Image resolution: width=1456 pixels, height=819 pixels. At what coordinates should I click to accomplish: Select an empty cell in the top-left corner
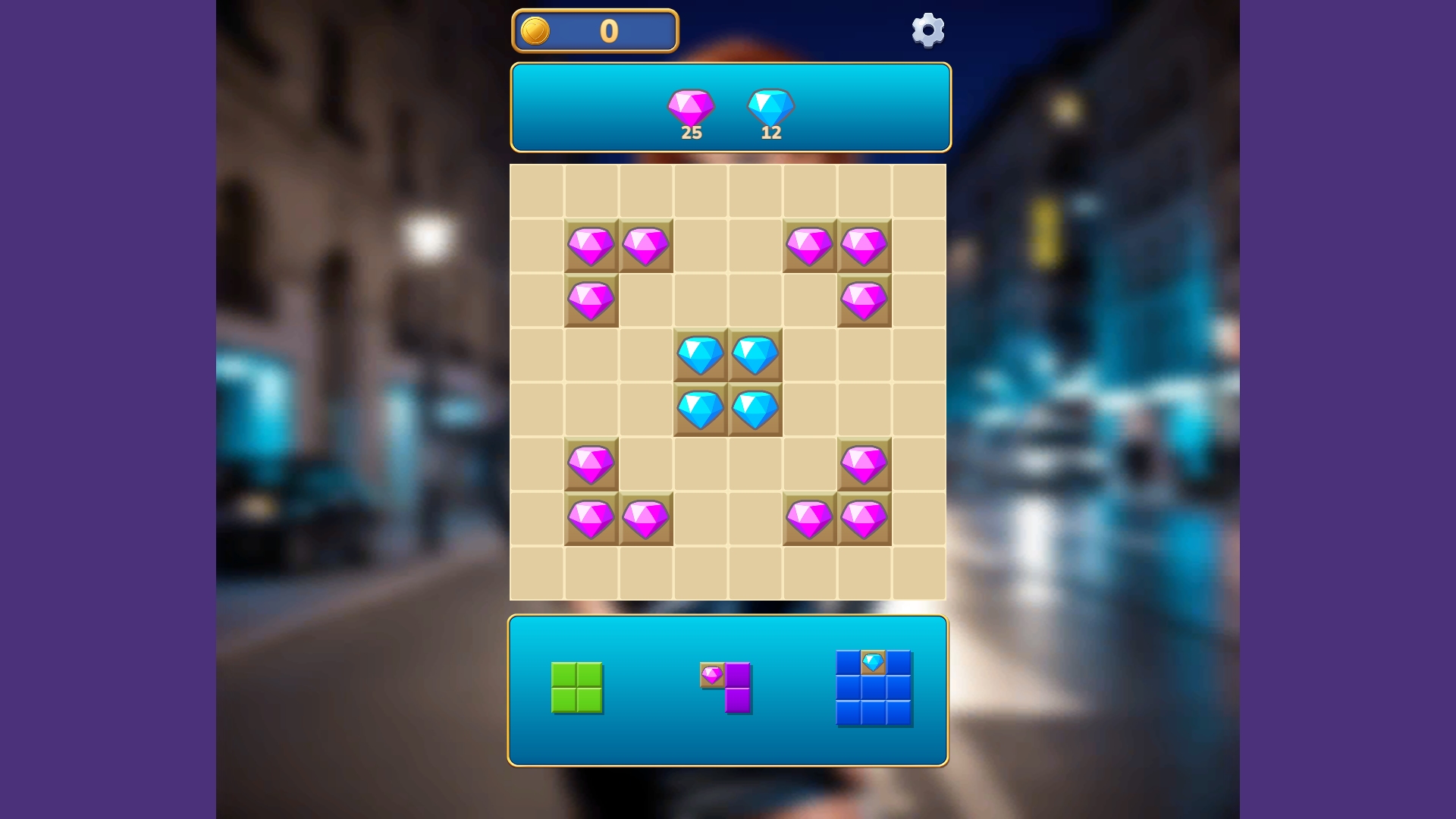[538, 189]
